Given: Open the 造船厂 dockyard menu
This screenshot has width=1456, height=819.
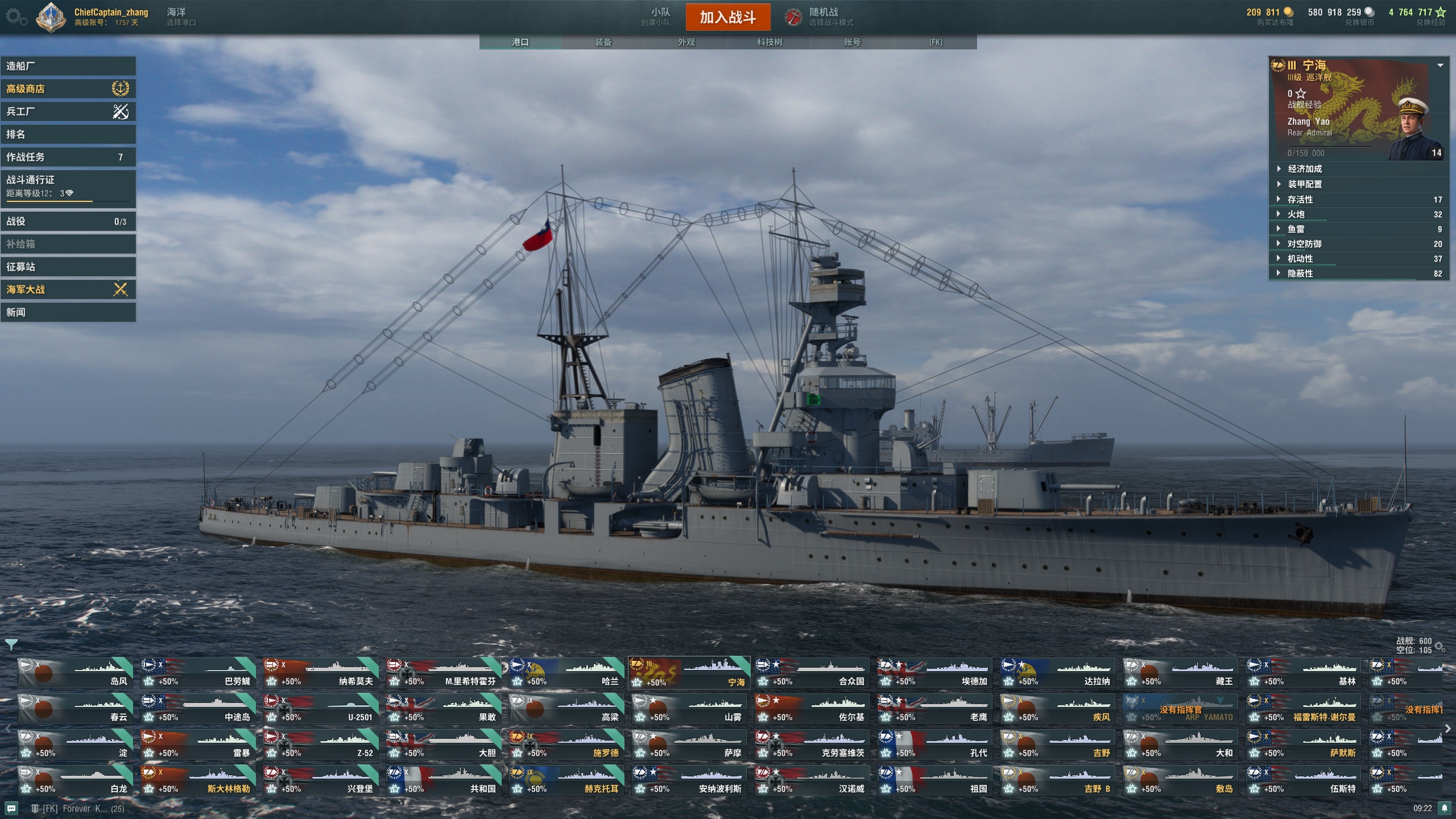Looking at the screenshot, I should [x=68, y=66].
